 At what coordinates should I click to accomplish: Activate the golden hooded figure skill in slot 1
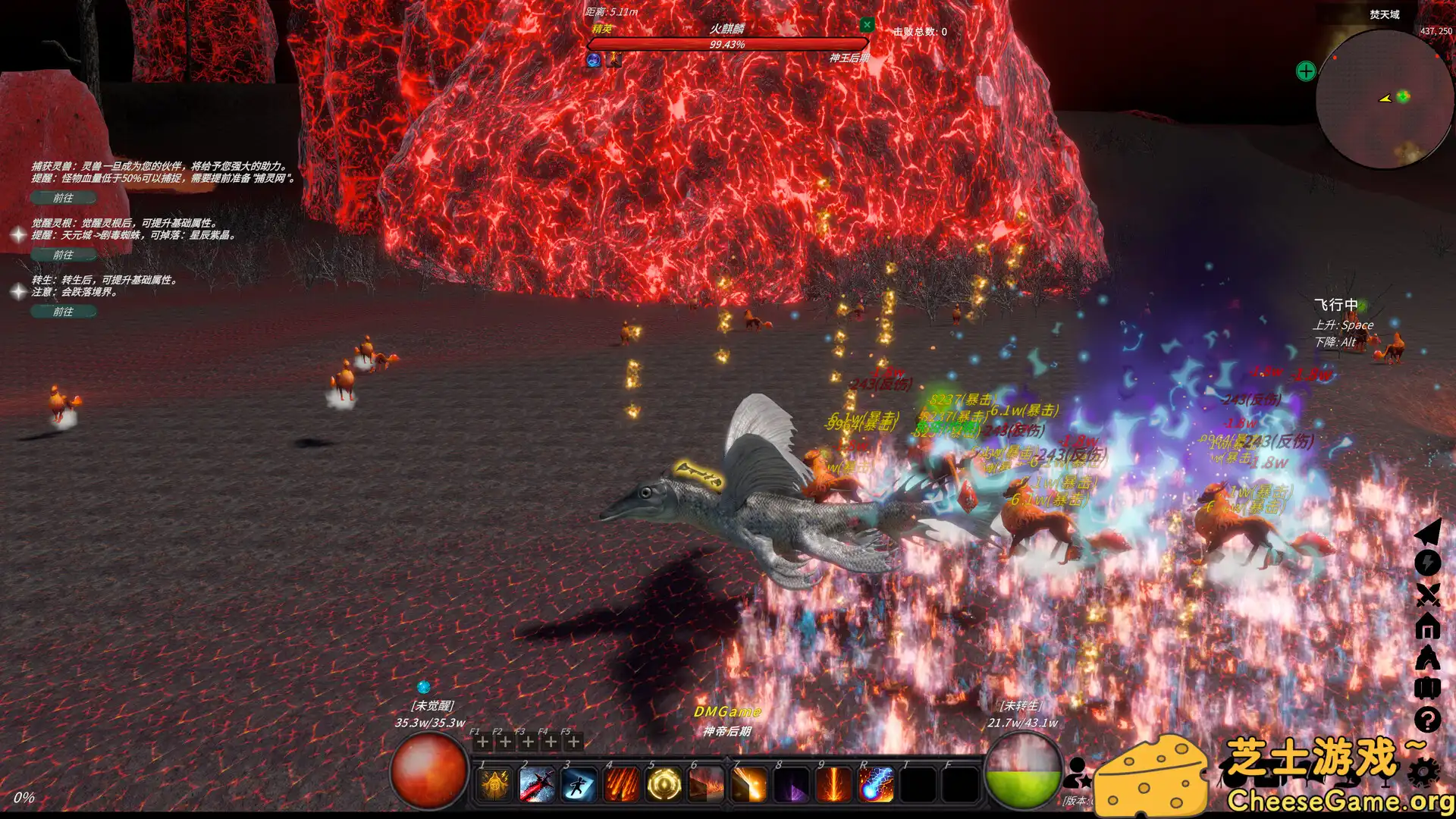(494, 784)
